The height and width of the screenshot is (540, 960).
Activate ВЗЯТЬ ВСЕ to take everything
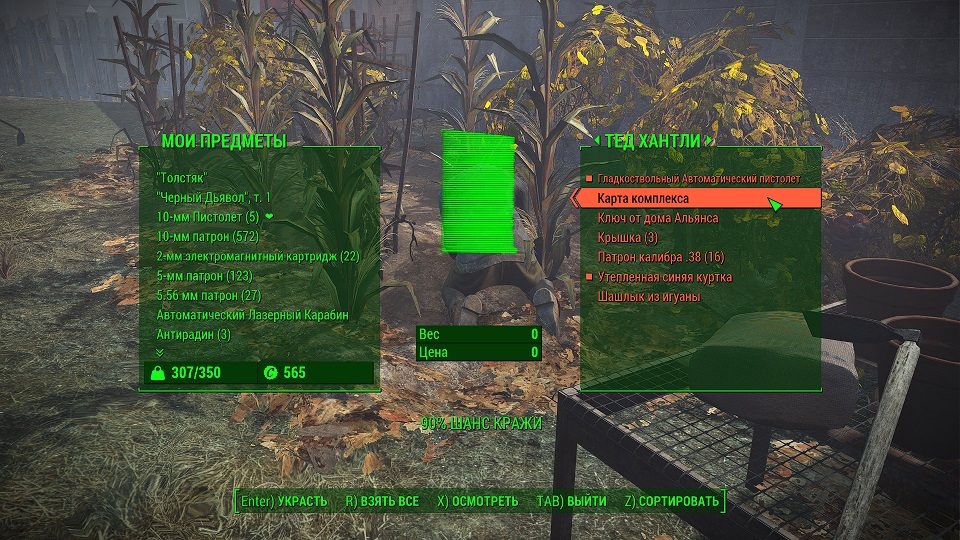click(x=382, y=500)
